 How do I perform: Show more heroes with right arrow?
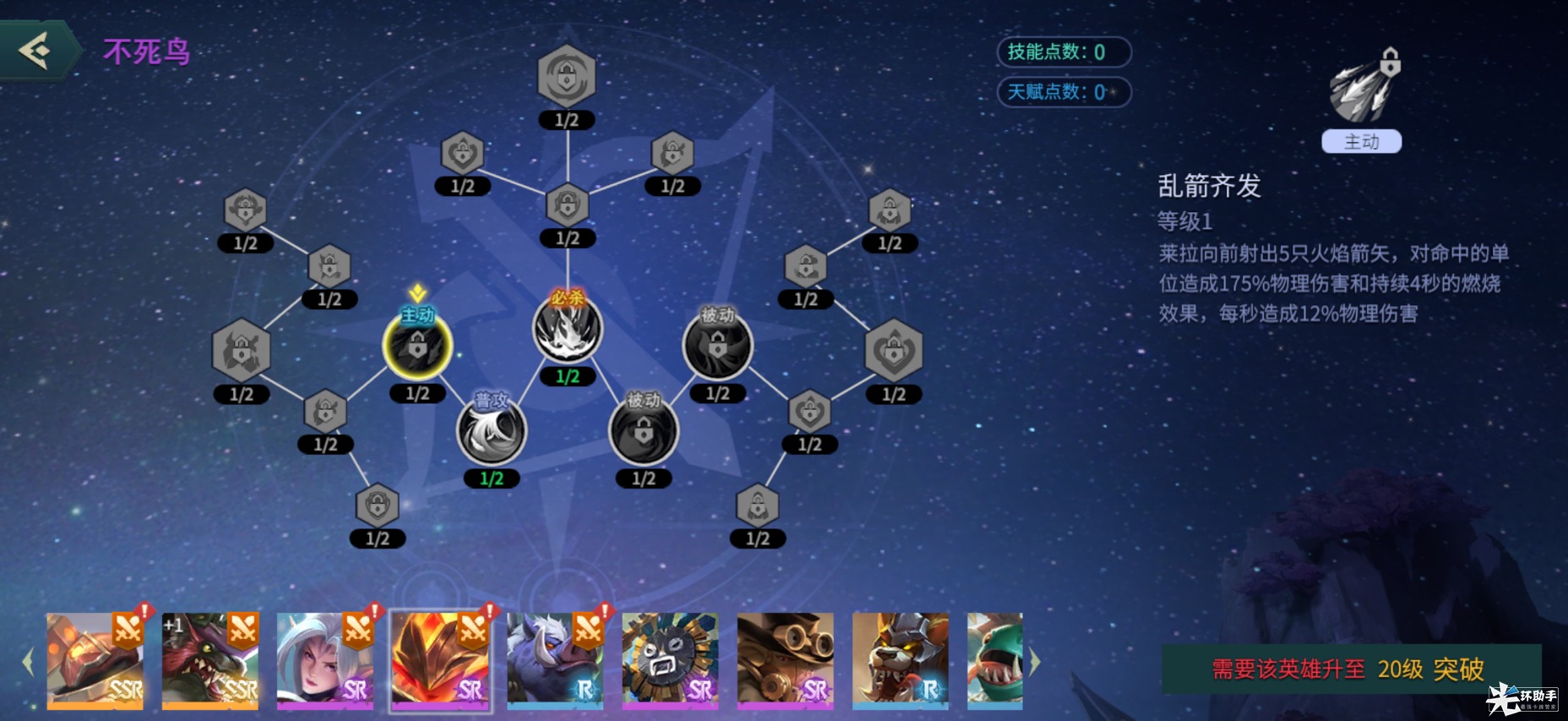[x=1035, y=661]
